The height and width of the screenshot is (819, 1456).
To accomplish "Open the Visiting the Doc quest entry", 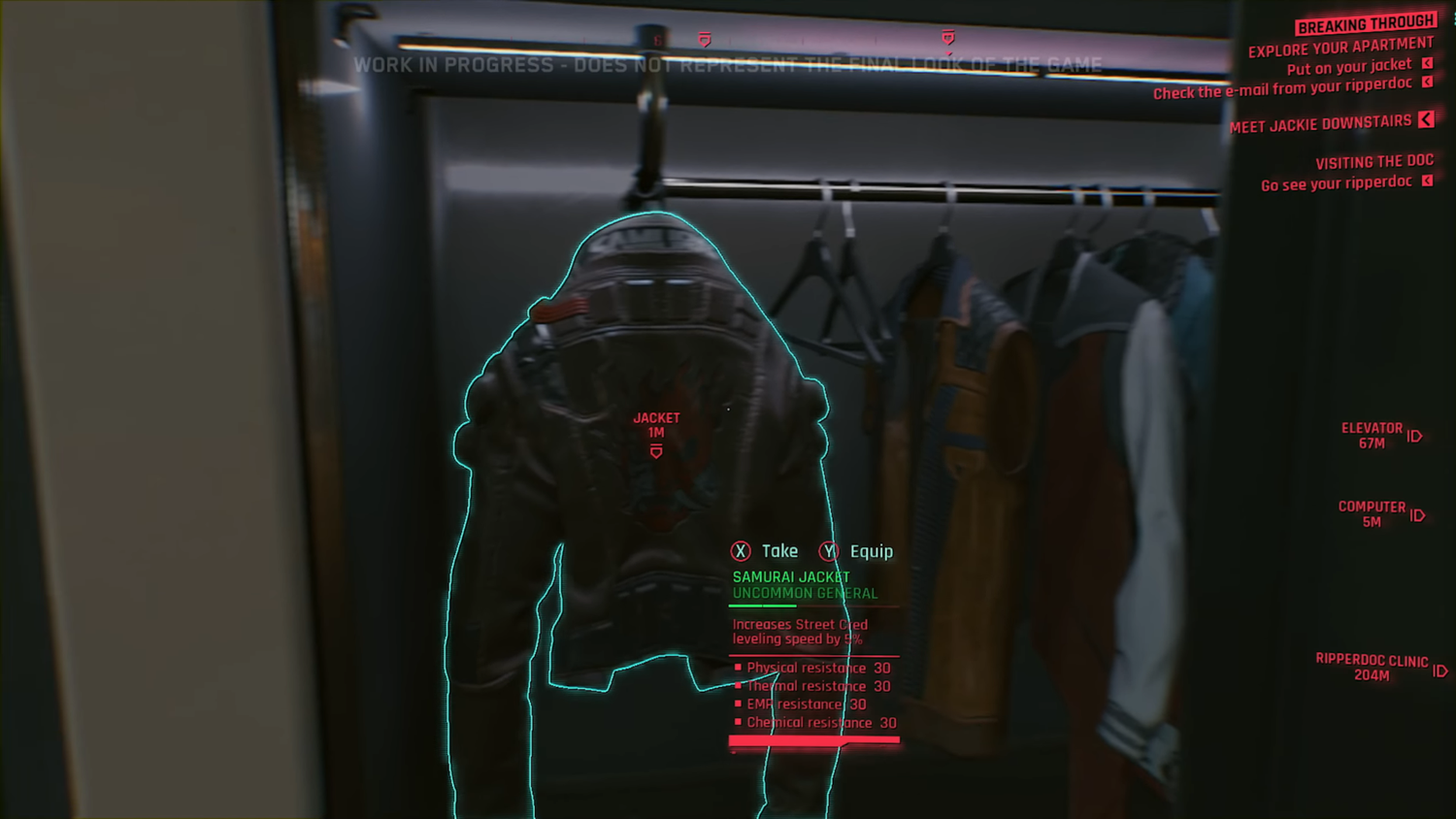I will [x=1373, y=162].
